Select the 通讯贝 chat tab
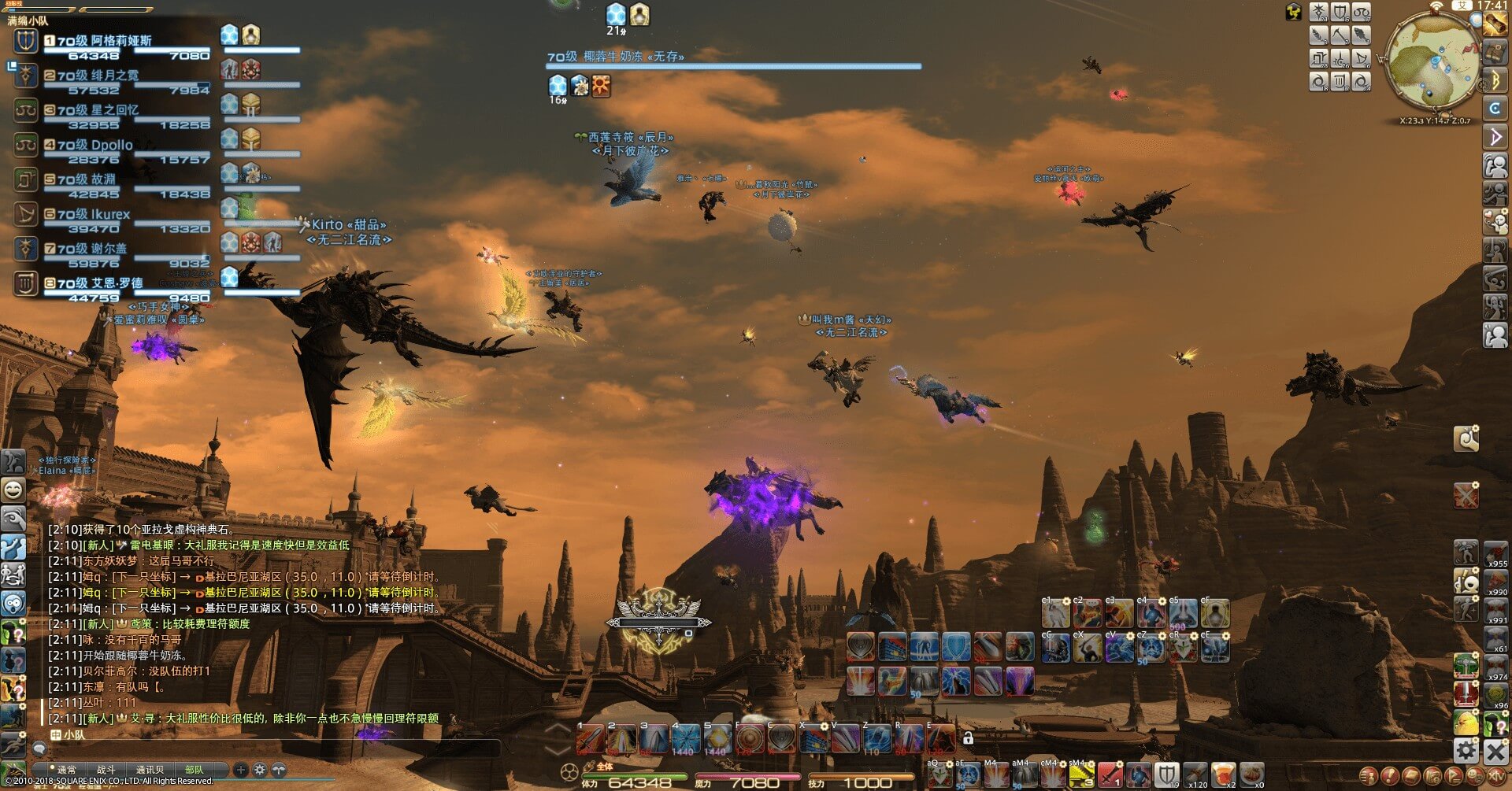The width and height of the screenshot is (1512, 791). (150, 769)
